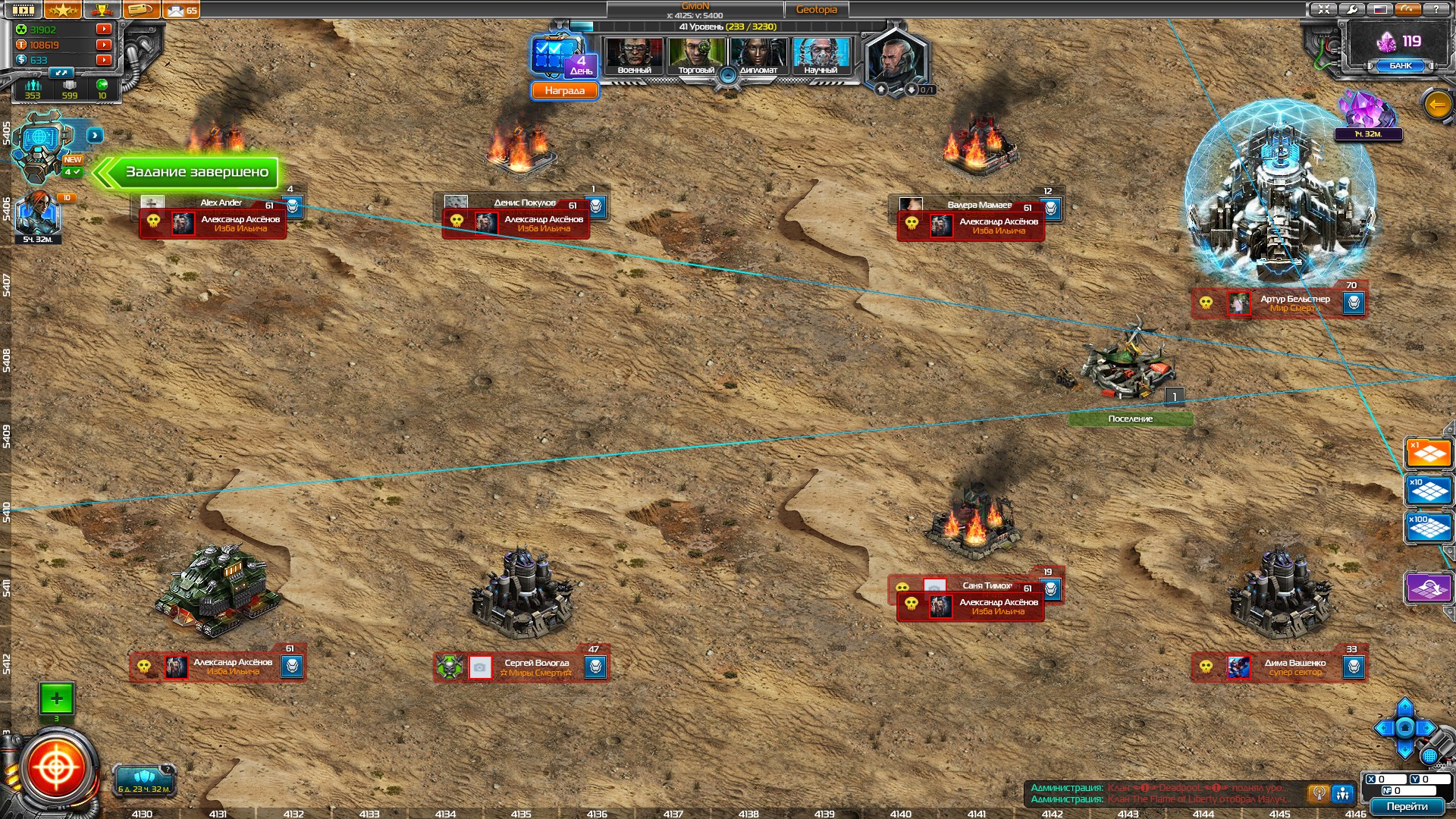Set map zoom to x100 grid

pos(1428,528)
